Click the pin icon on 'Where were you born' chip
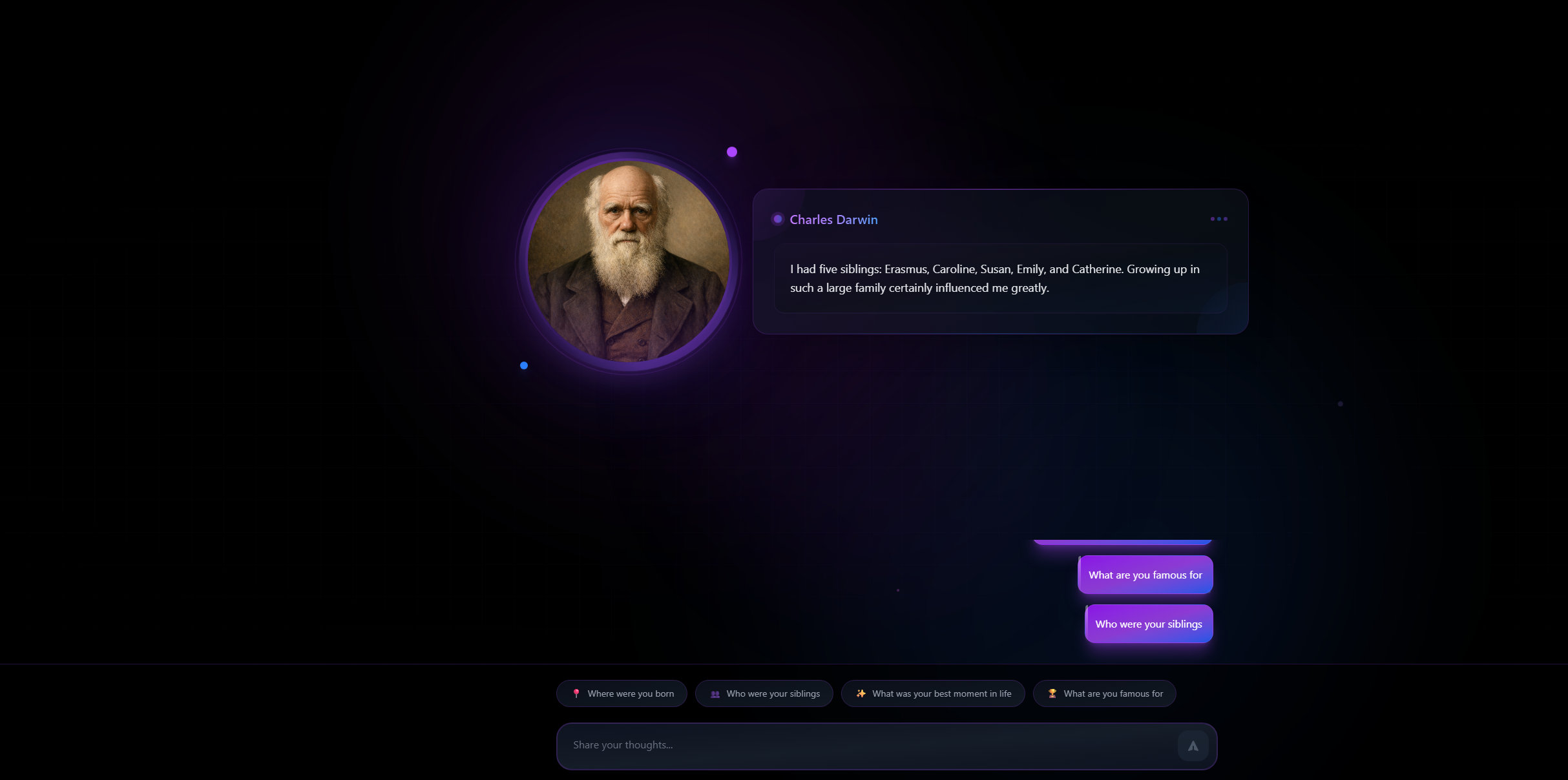 pyautogui.click(x=576, y=693)
